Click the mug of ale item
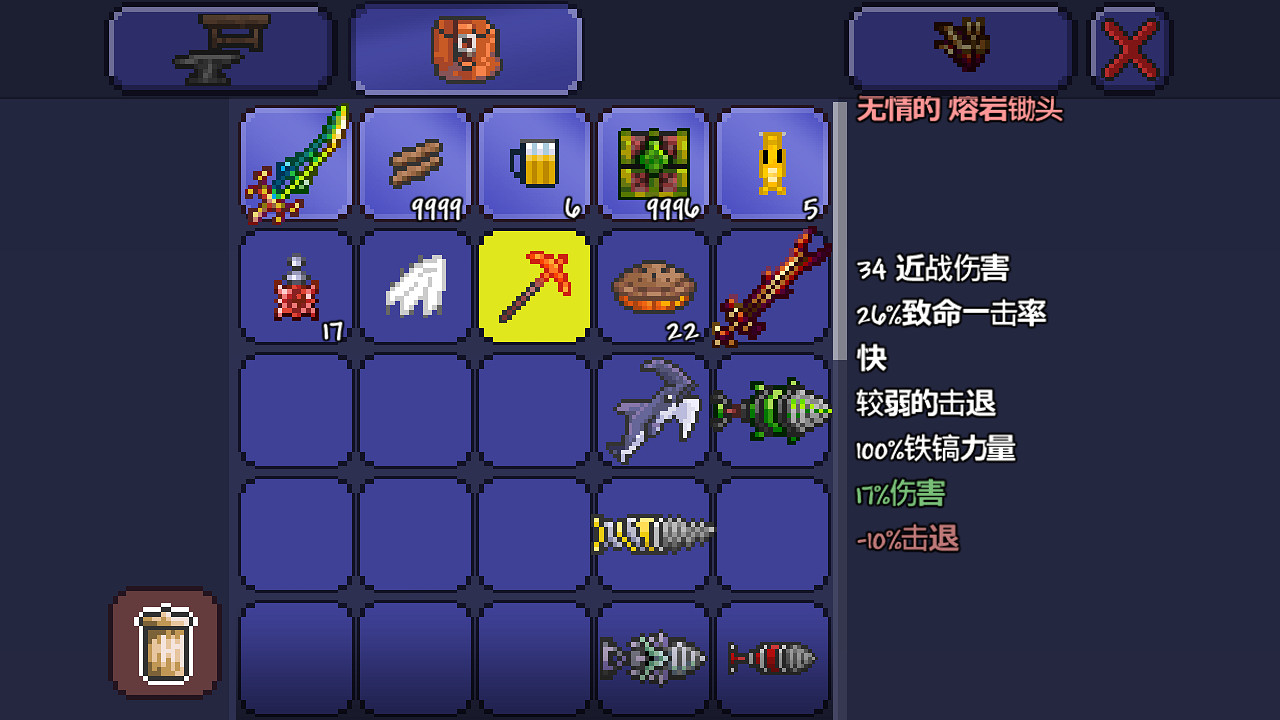This screenshot has height=720, width=1280. pyautogui.click(x=533, y=164)
